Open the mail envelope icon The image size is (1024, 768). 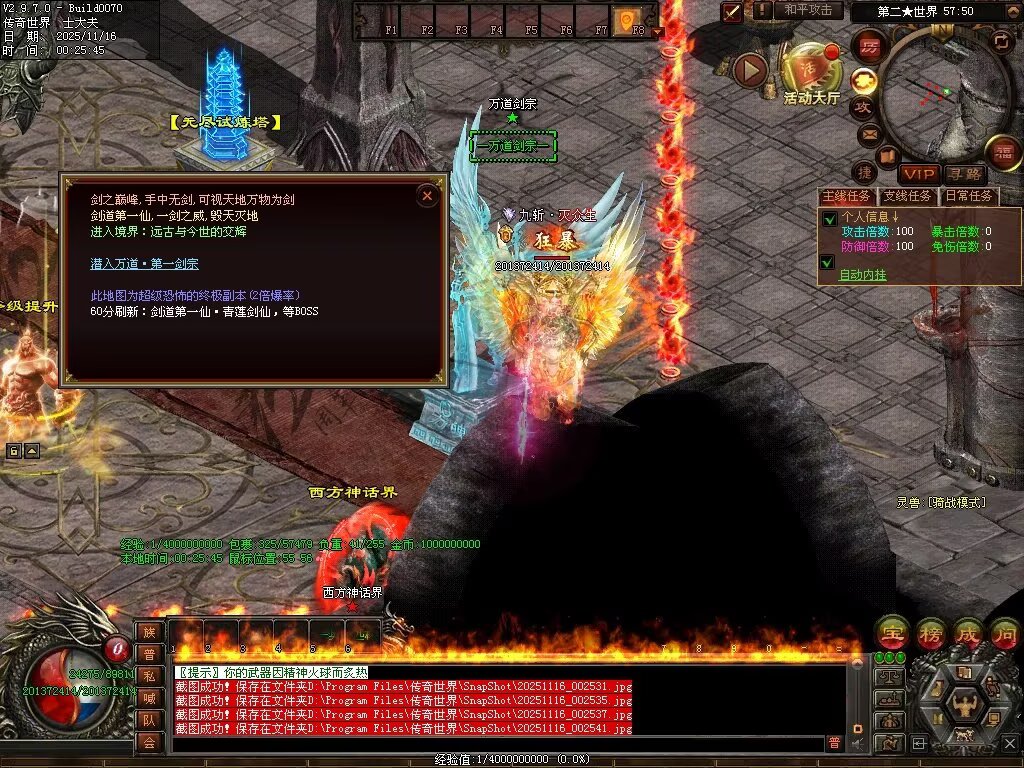point(868,133)
